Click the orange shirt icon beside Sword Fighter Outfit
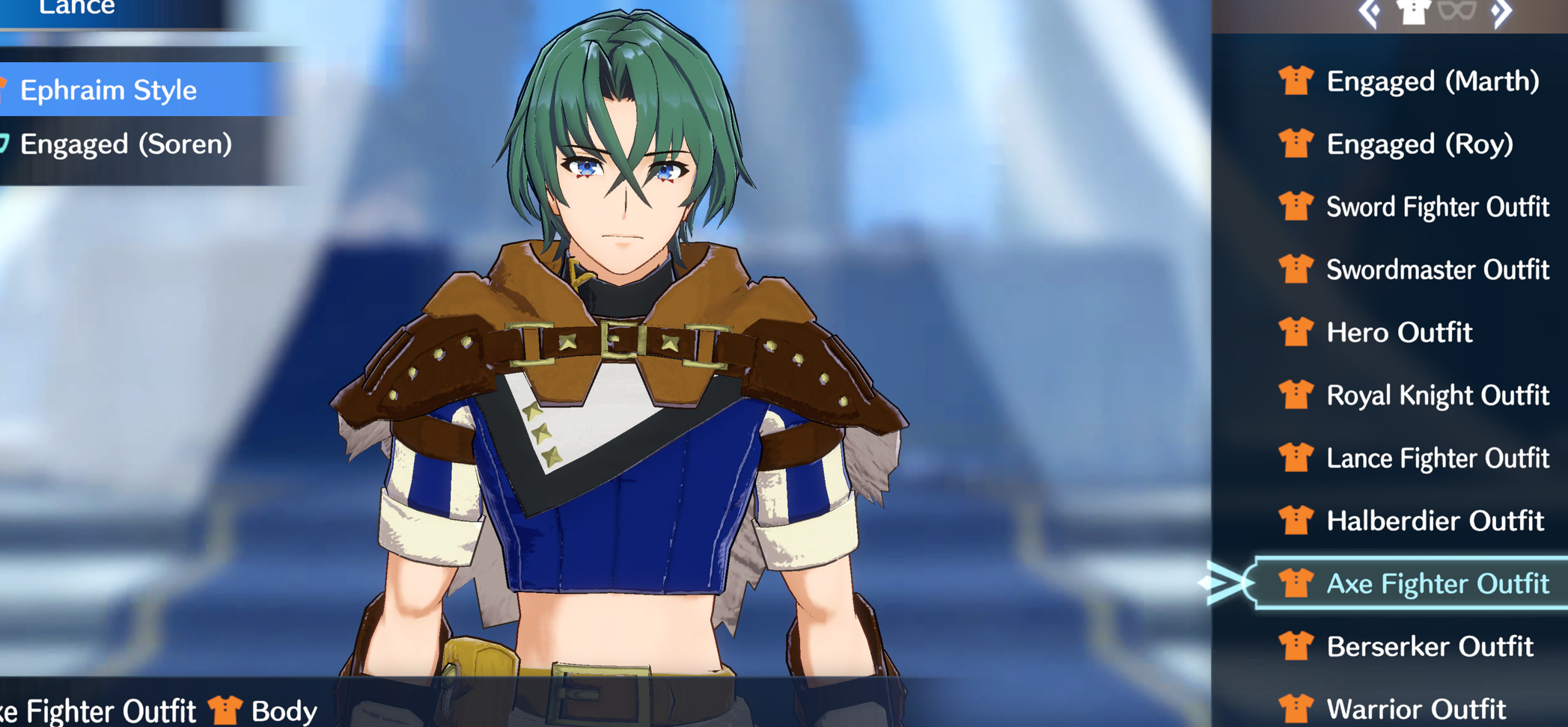Image resolution: width=1568 pixels, height=727 pixels. tap(1298, 207)
